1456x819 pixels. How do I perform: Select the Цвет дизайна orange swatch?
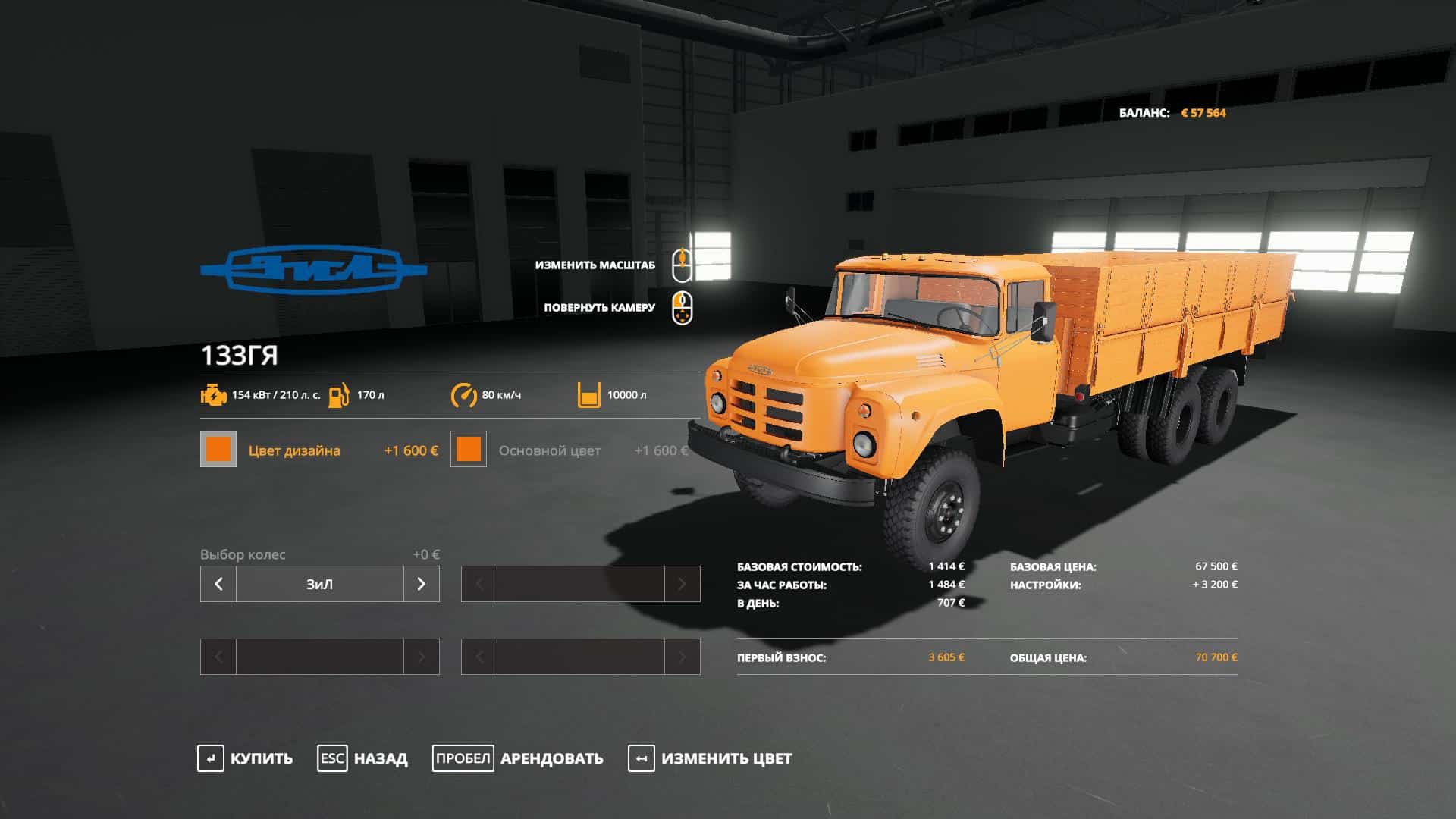[x=218, y=450]
